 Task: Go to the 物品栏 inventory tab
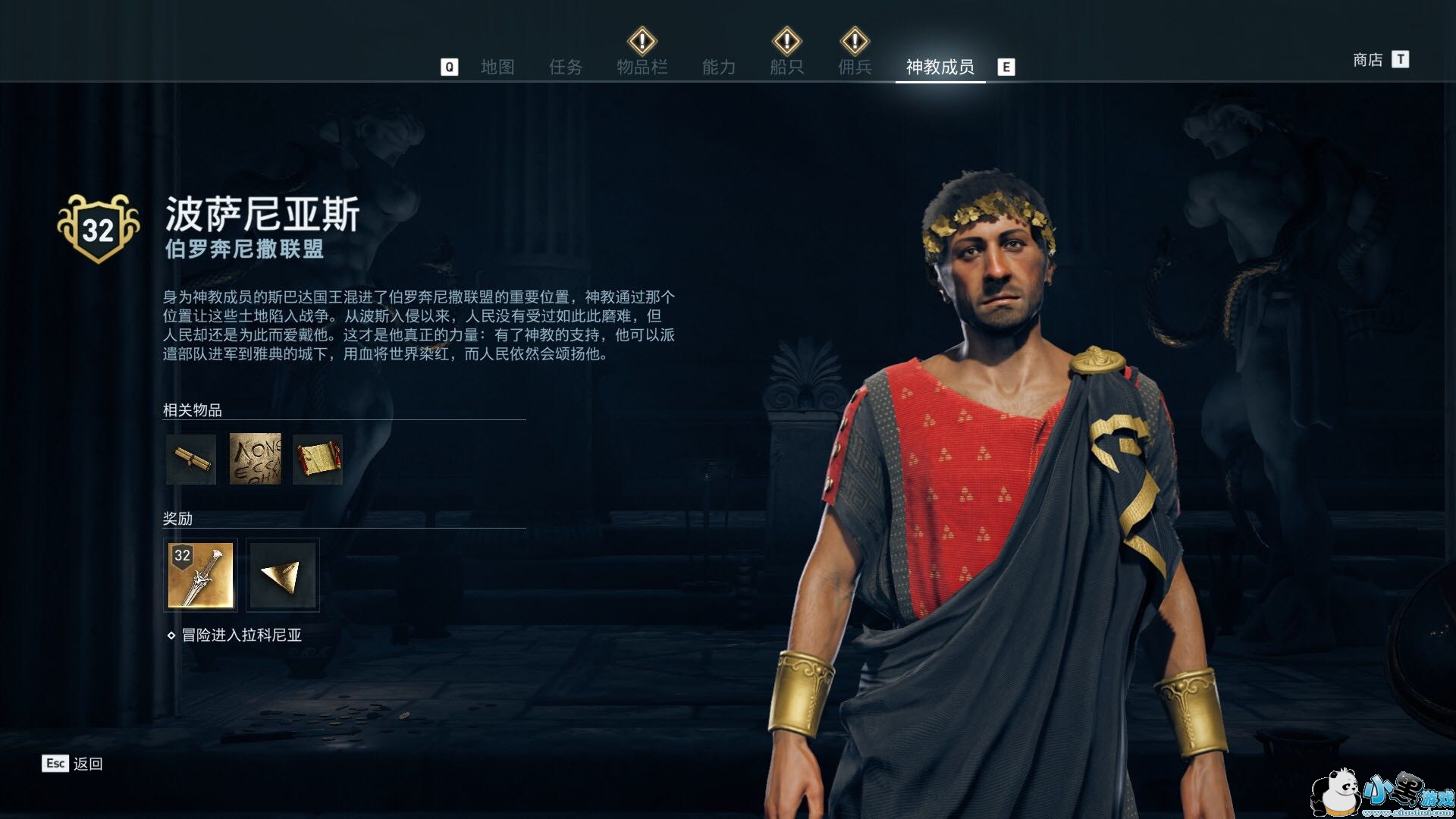(x=642, y=67)
